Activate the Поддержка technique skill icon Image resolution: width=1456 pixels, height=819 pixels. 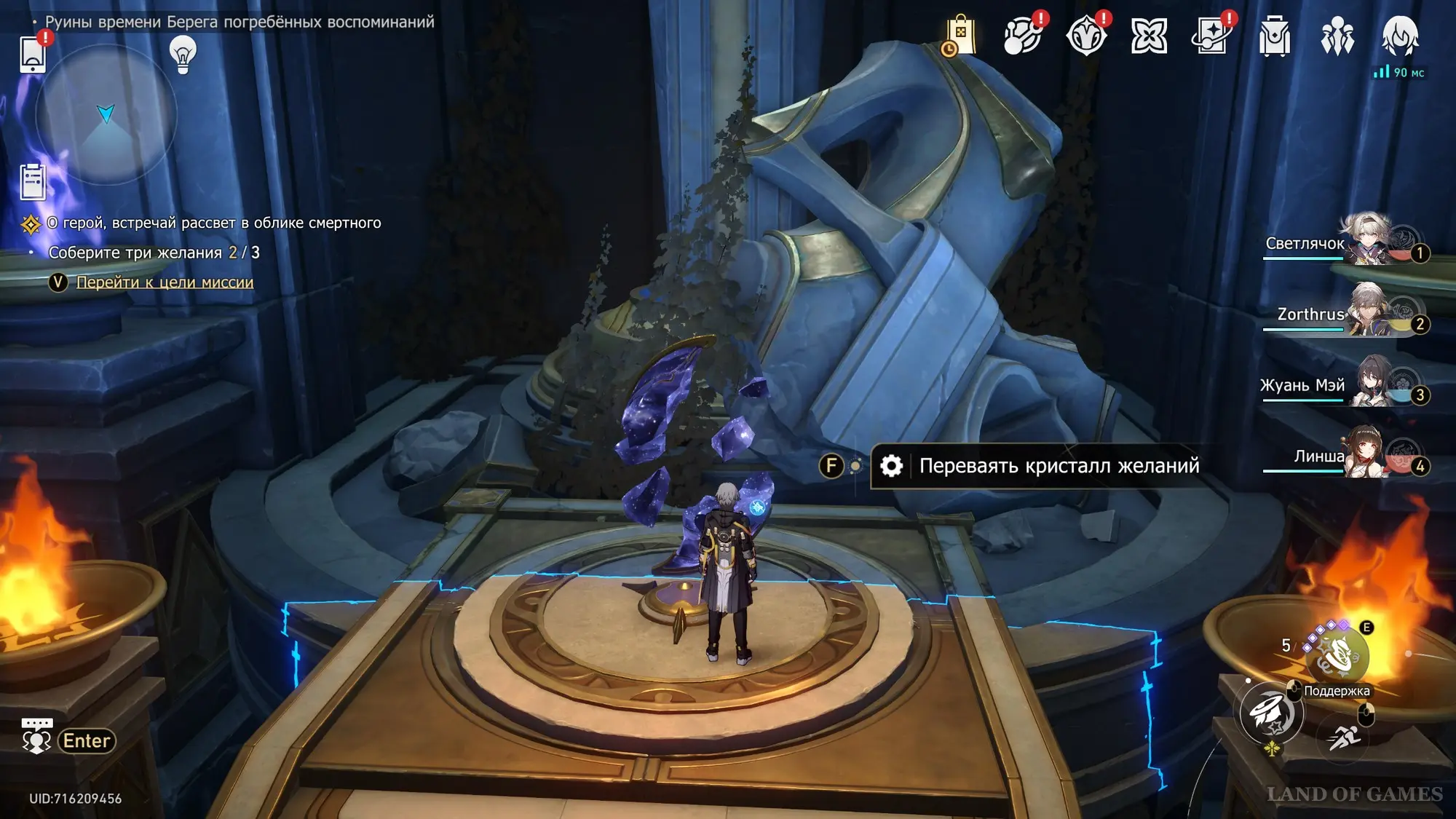[x=1337, y=656]
